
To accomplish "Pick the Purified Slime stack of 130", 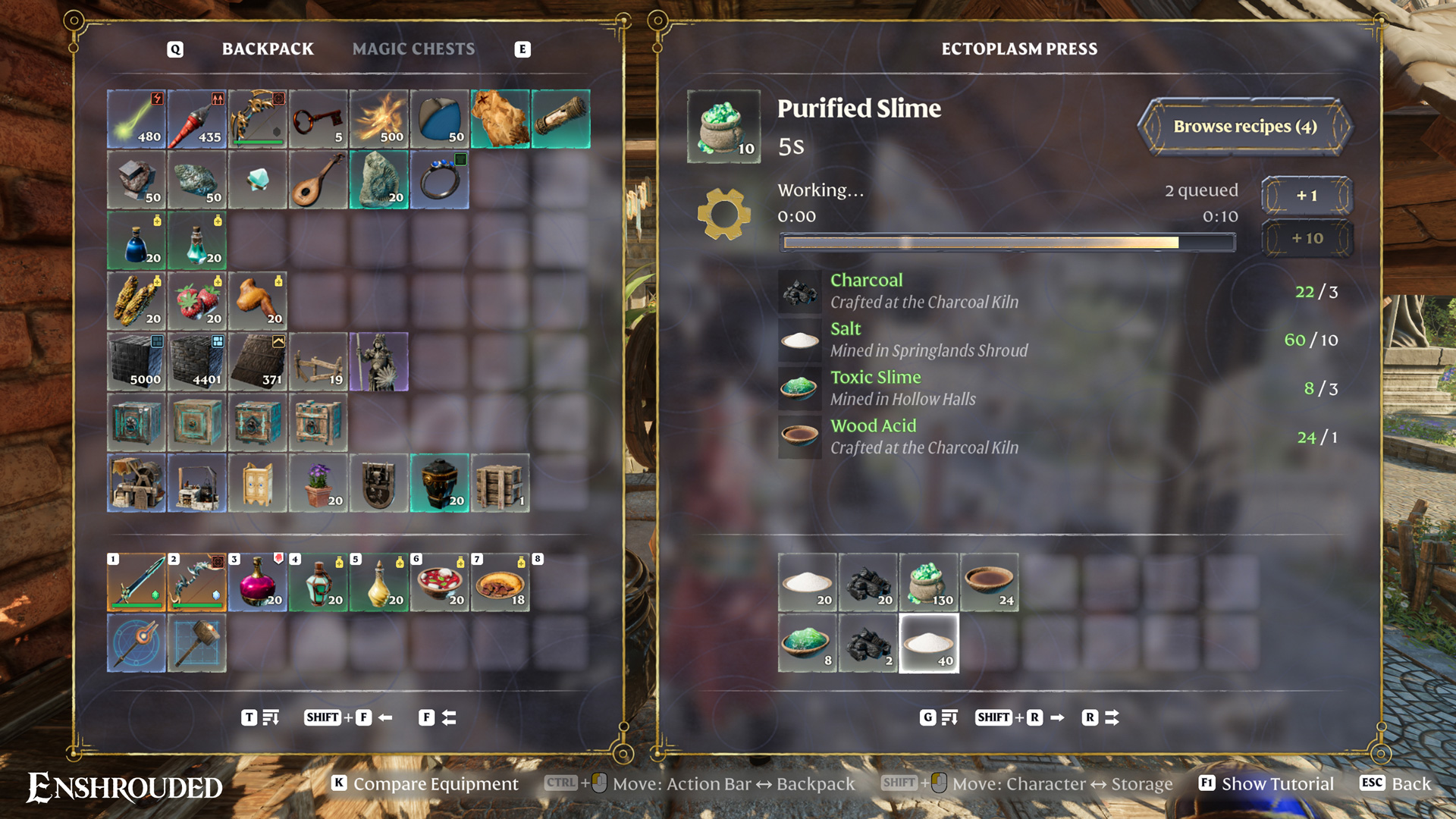I will [x=929, y=582].
